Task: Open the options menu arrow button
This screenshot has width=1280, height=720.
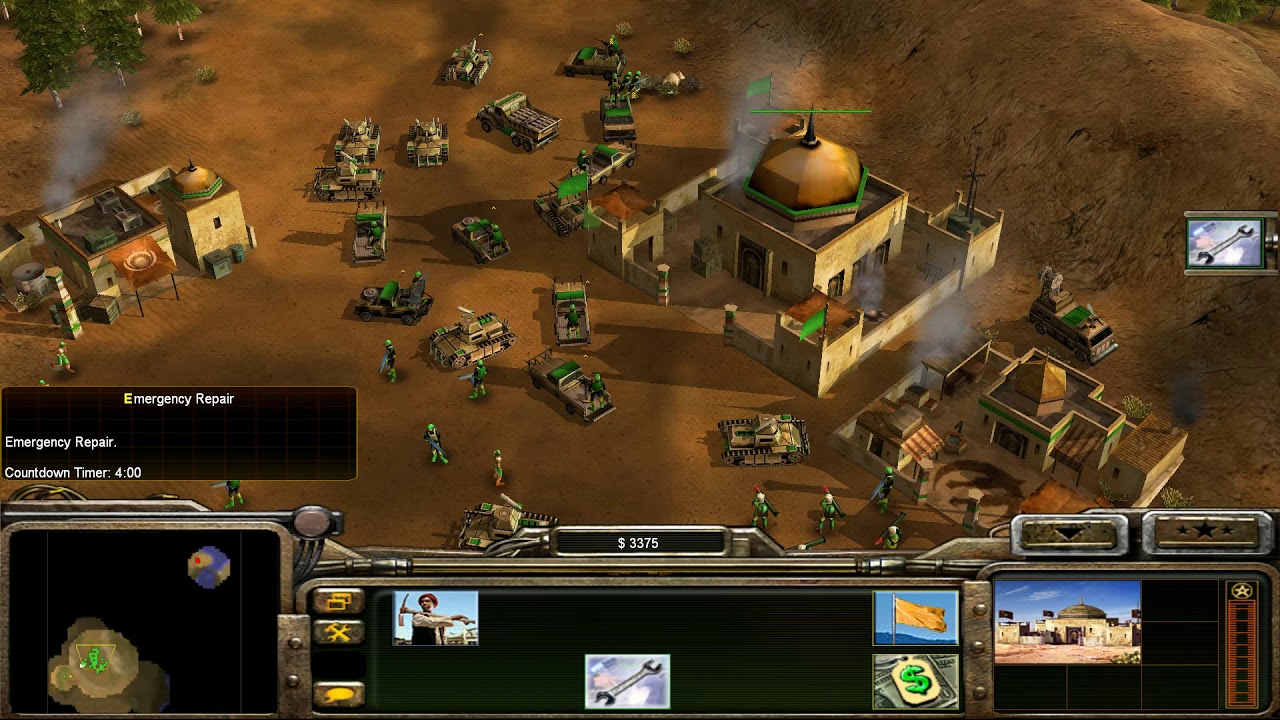Action: (x=1066, y=533)
